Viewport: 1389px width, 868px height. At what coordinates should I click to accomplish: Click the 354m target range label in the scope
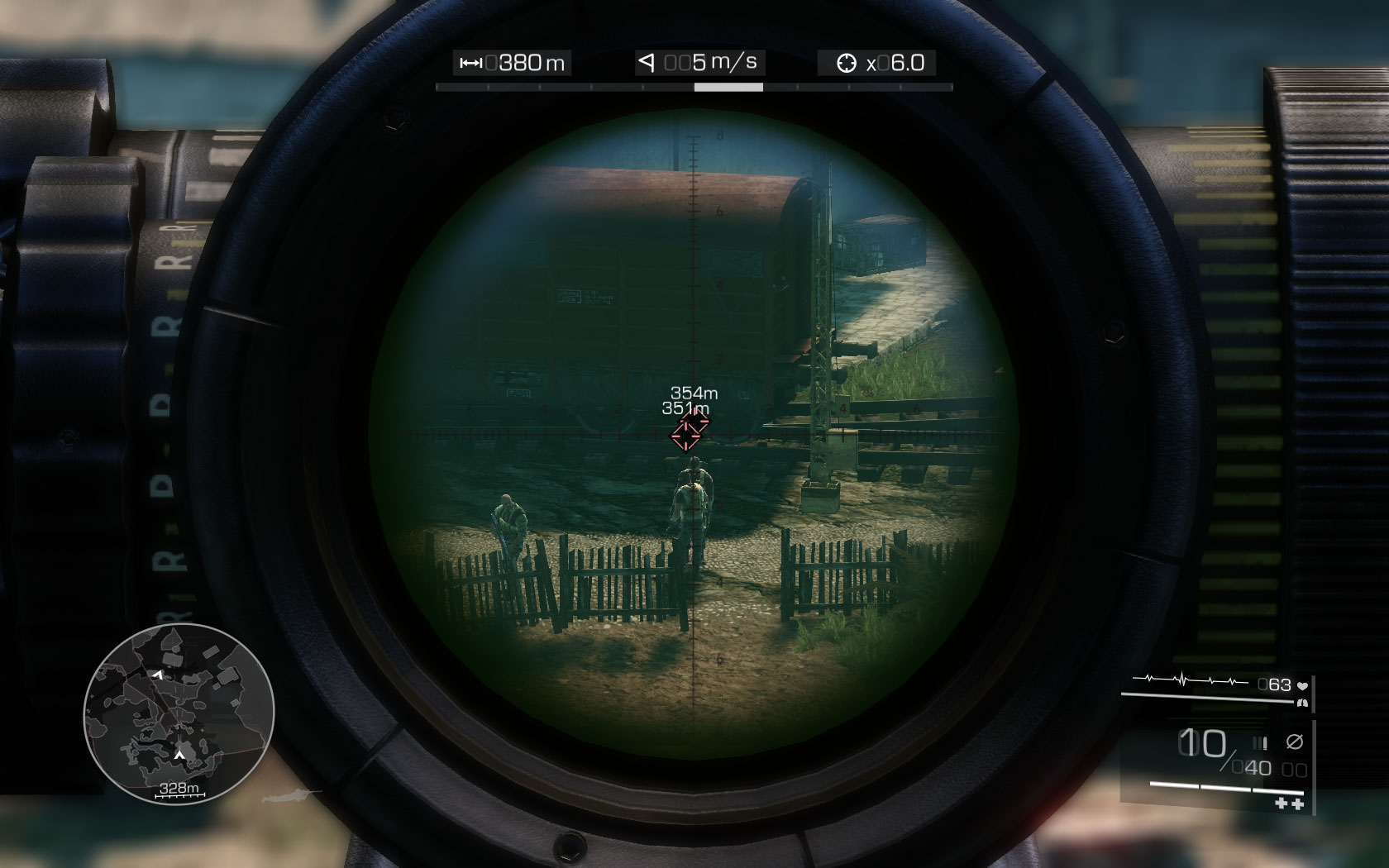point(693,395)
